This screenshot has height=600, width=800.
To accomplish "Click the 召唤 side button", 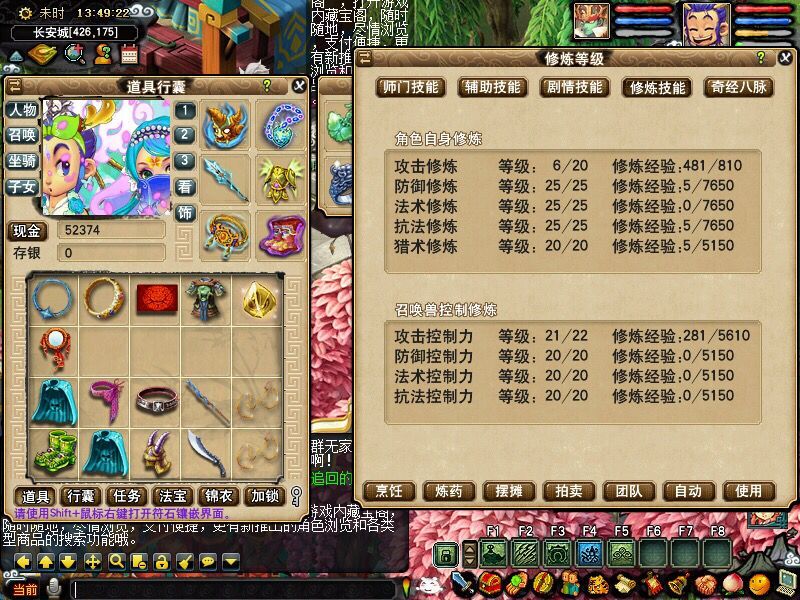I will [x=22, y=135].
